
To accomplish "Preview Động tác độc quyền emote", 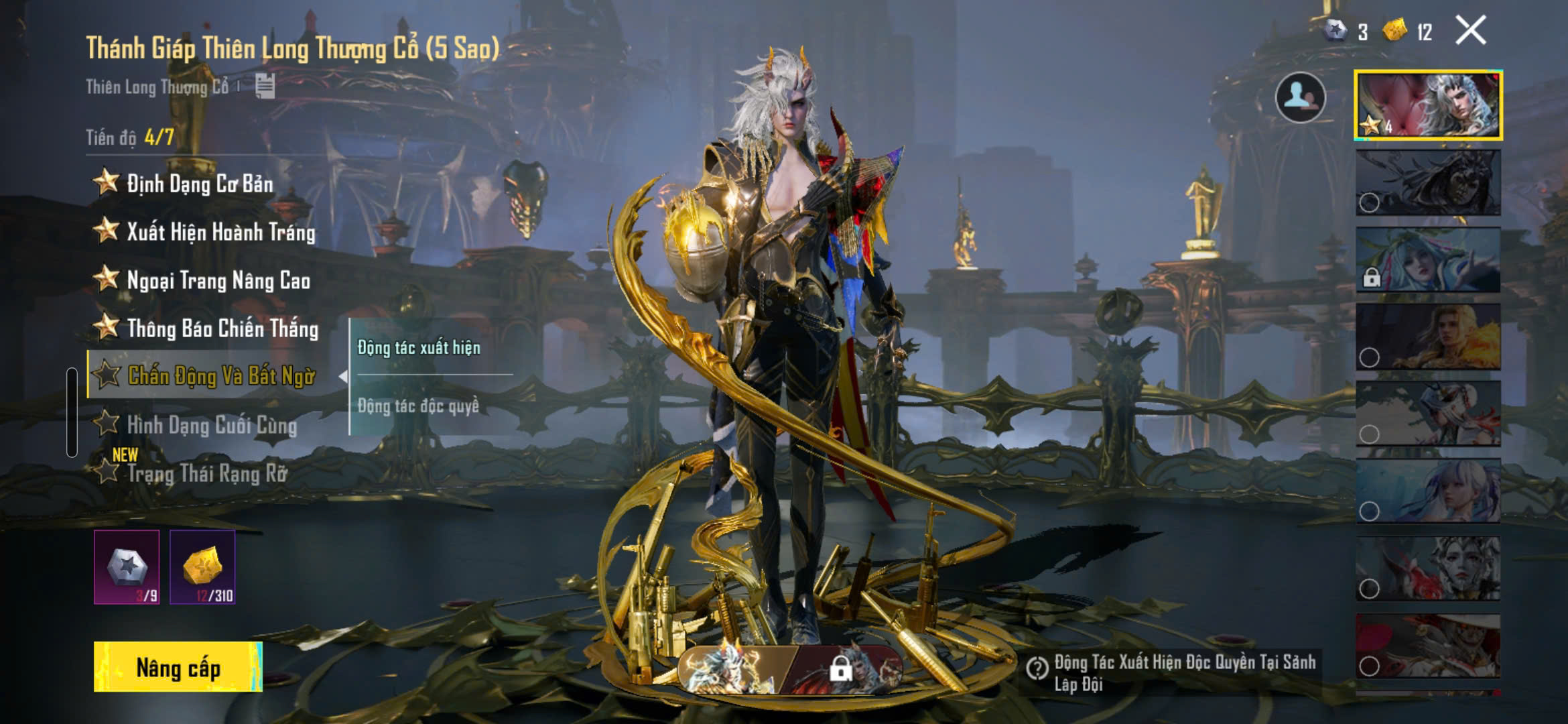I will click(x=419, y=406).
